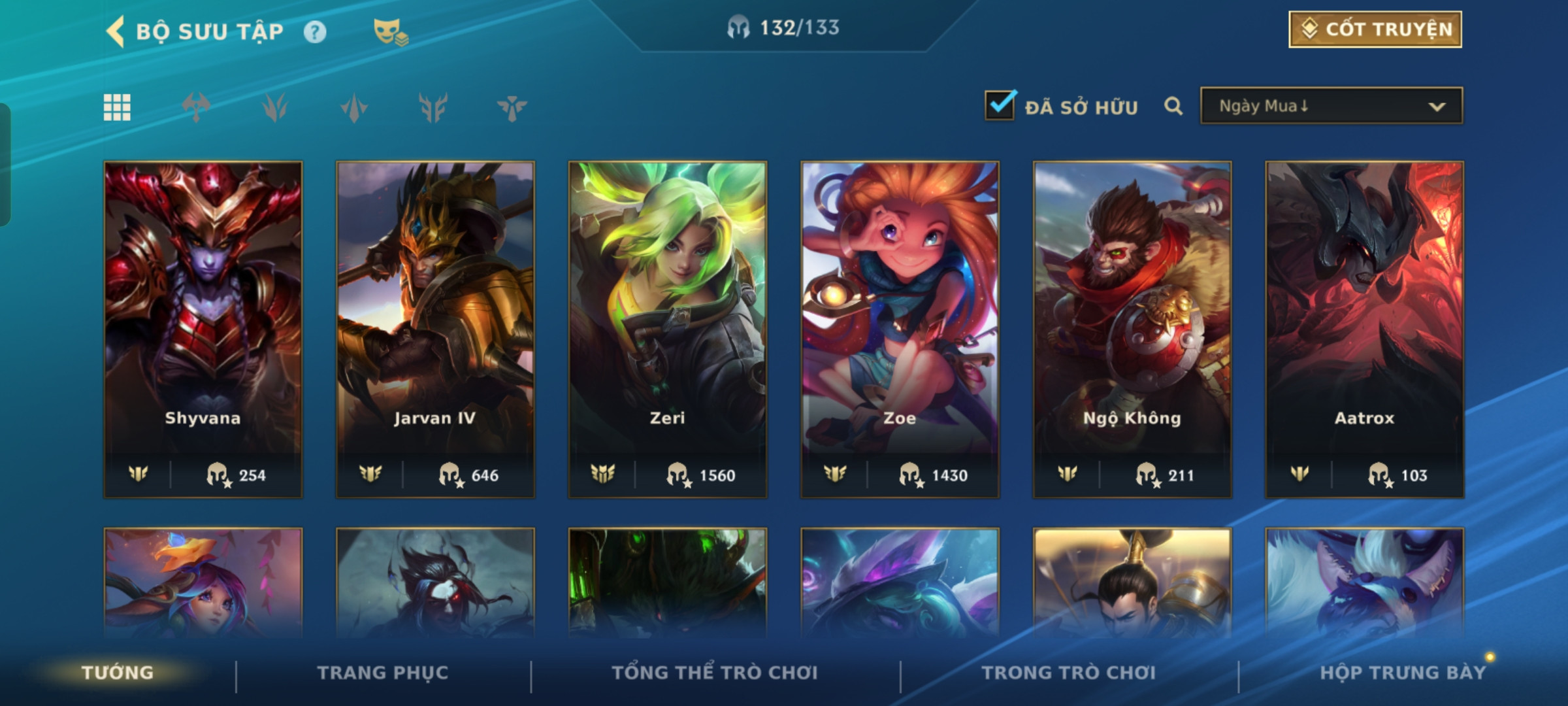Open the Cốt Truyện button
This screenshot has width=1568, height=706.
1375,29
